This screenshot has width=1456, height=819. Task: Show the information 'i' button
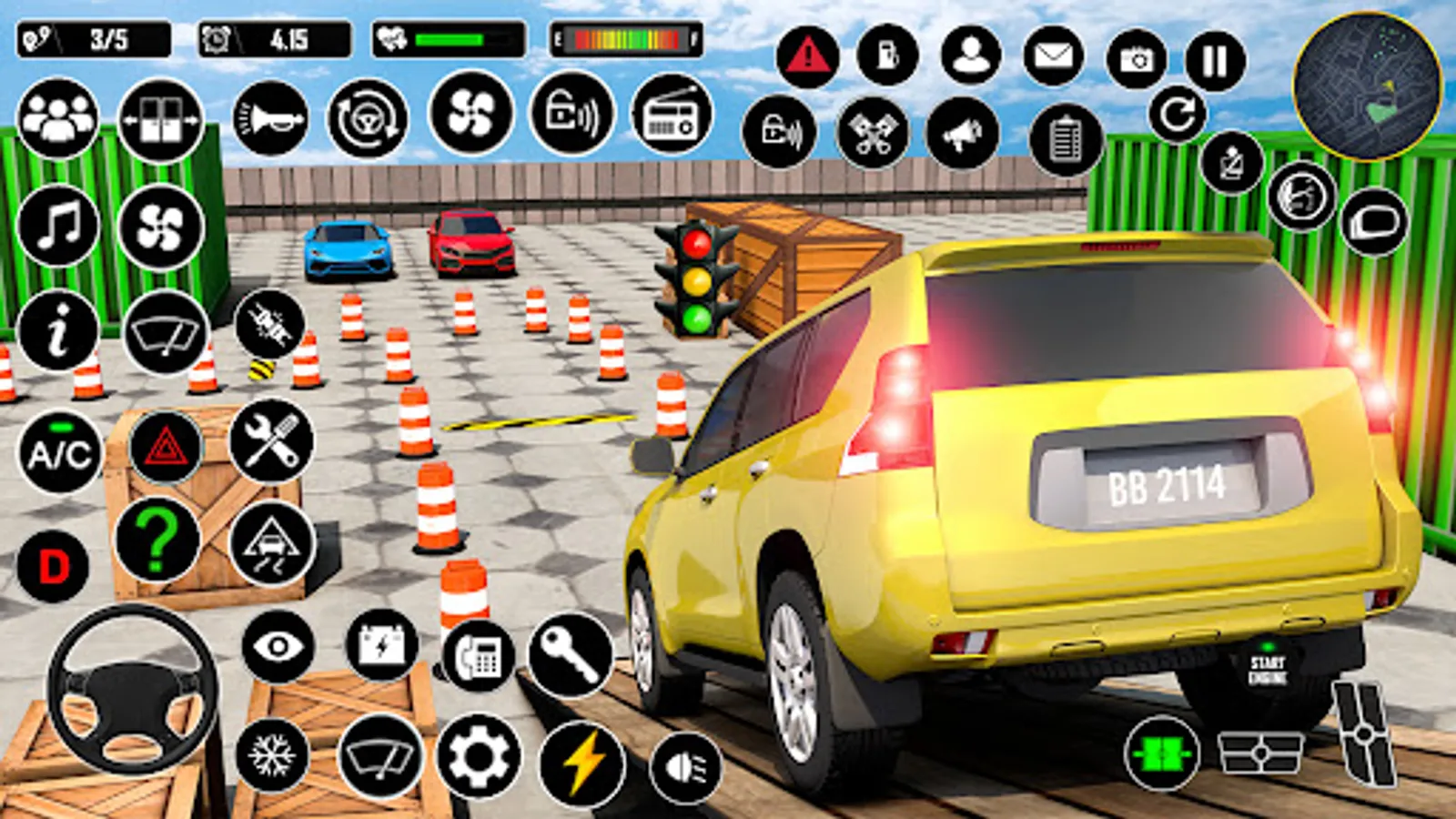[58, 330]
